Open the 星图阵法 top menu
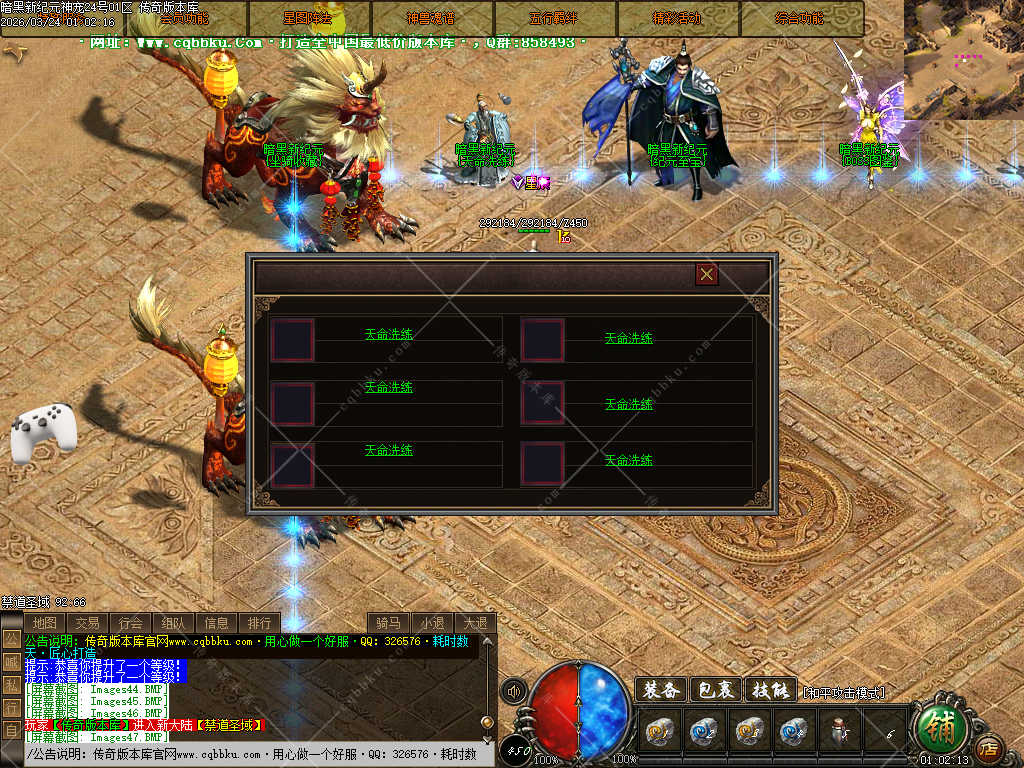The image size is (1024, 768). coord(309,18)
